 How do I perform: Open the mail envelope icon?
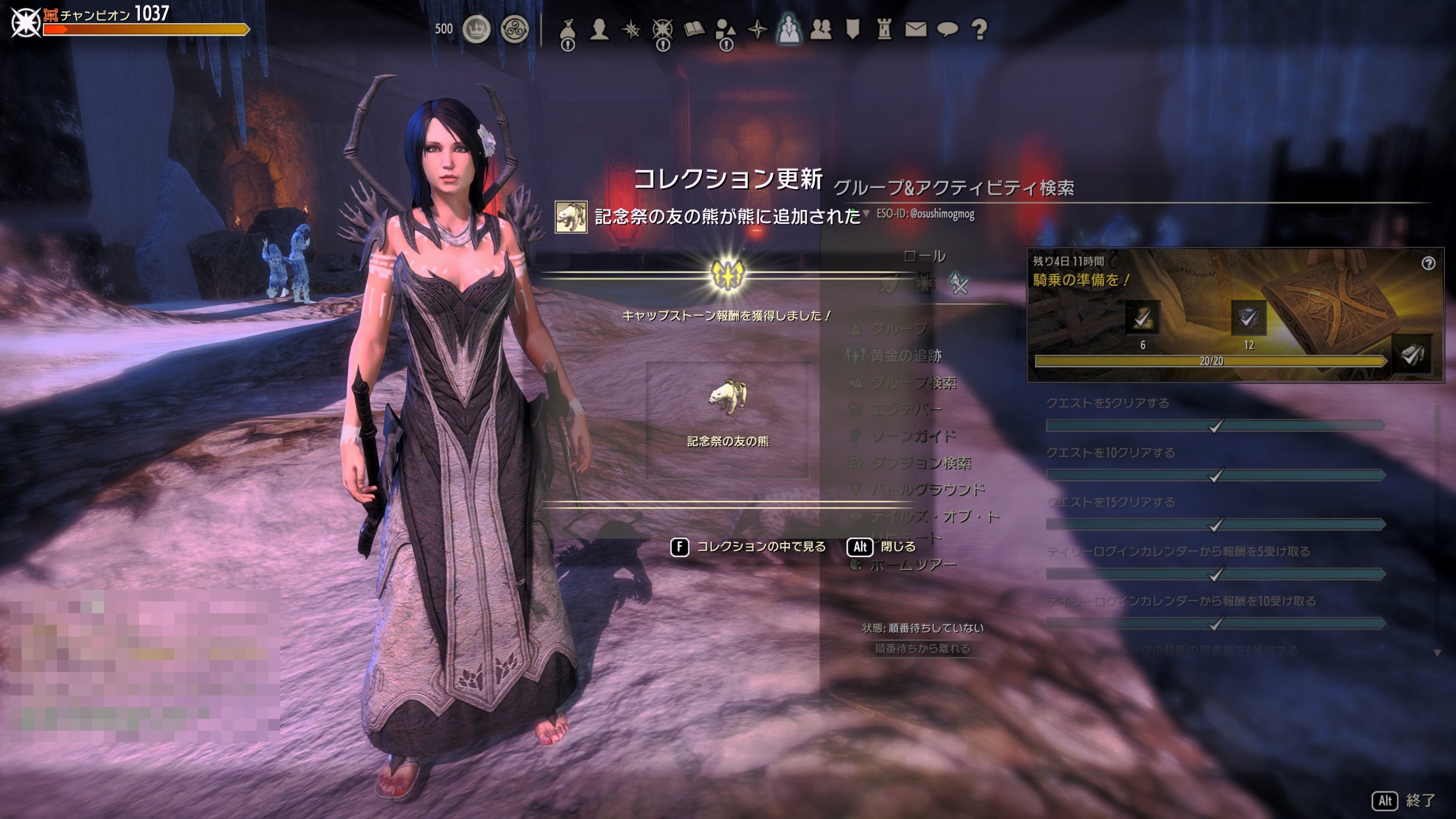coord(916,29)
